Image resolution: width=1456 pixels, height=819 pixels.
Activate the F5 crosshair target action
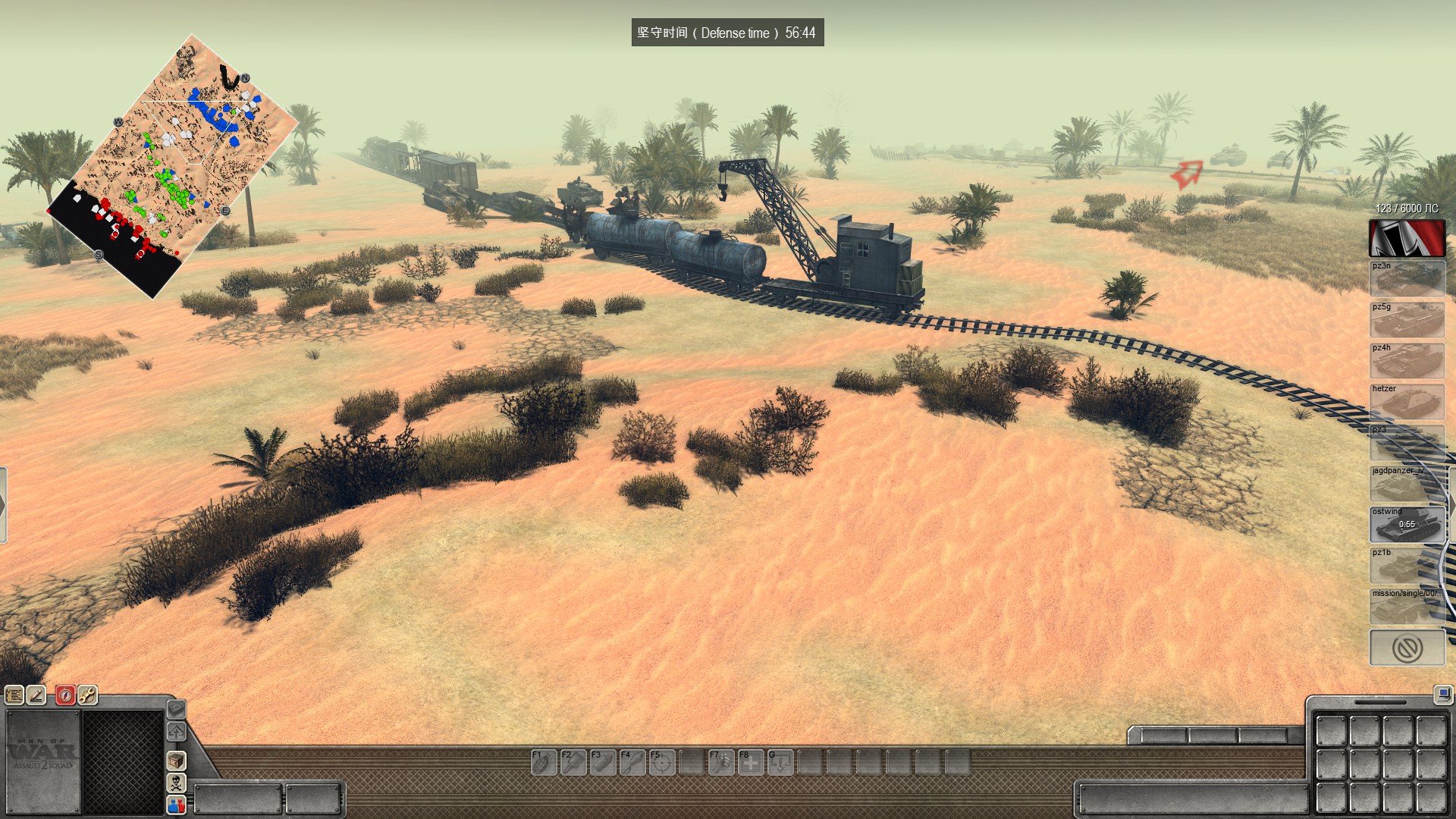pyautogui.click(x=661, y=762)
